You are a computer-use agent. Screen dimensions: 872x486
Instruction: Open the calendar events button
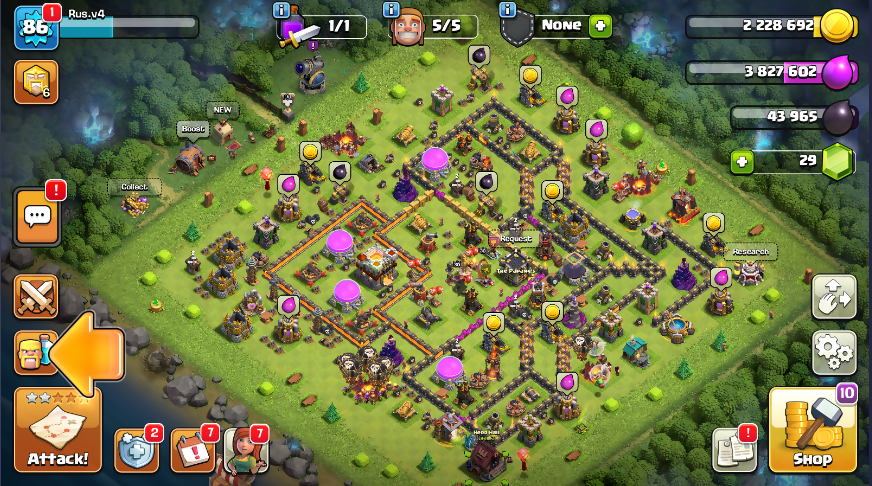point(192,450)
